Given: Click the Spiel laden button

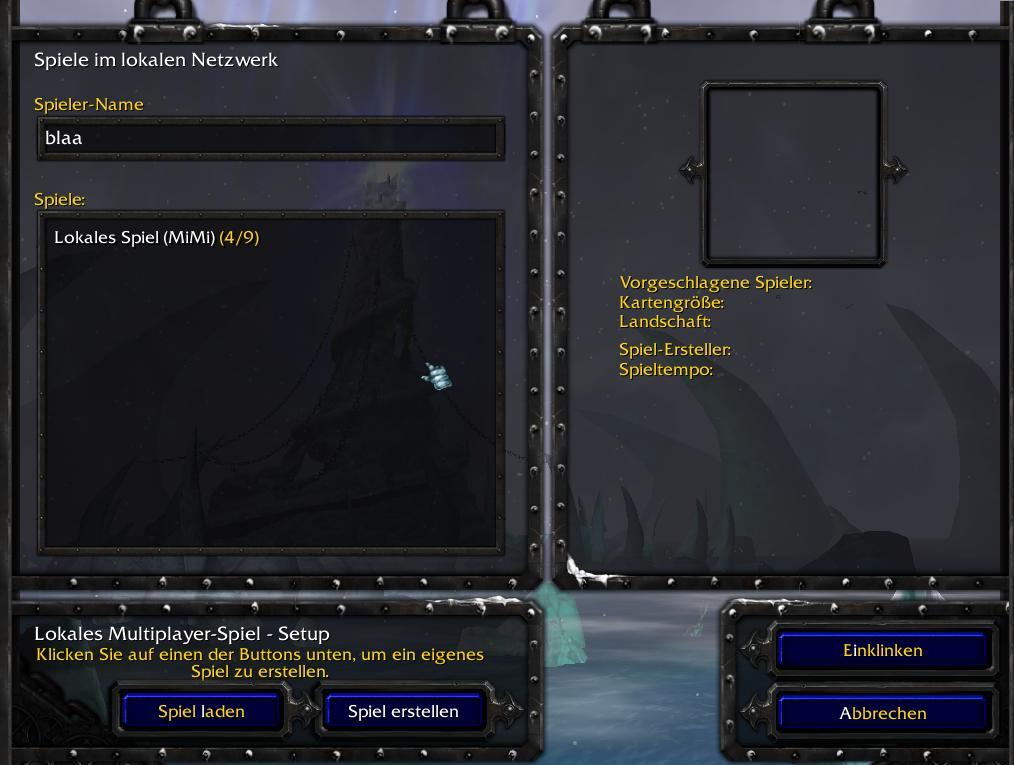Looking at the screenshot, I should coord(201,712).
